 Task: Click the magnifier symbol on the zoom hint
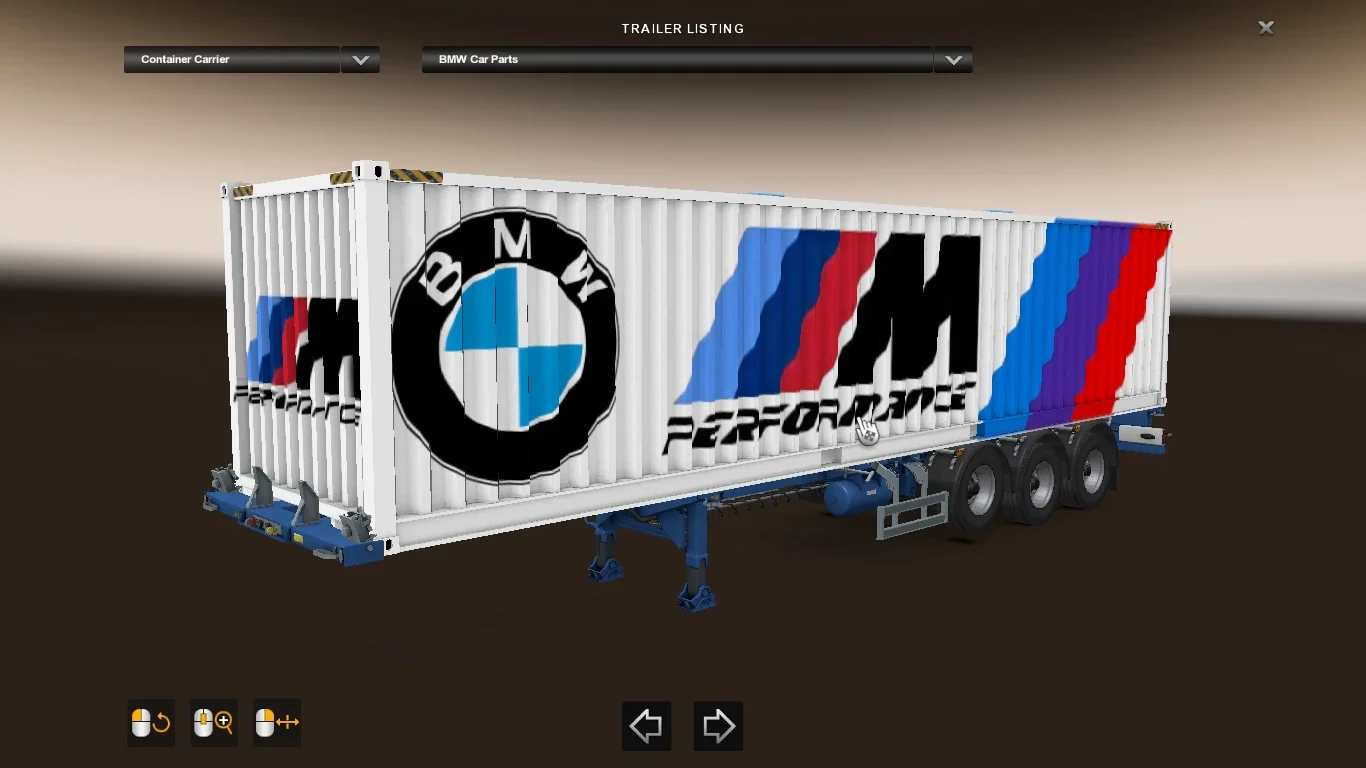(x=222, y=723)
